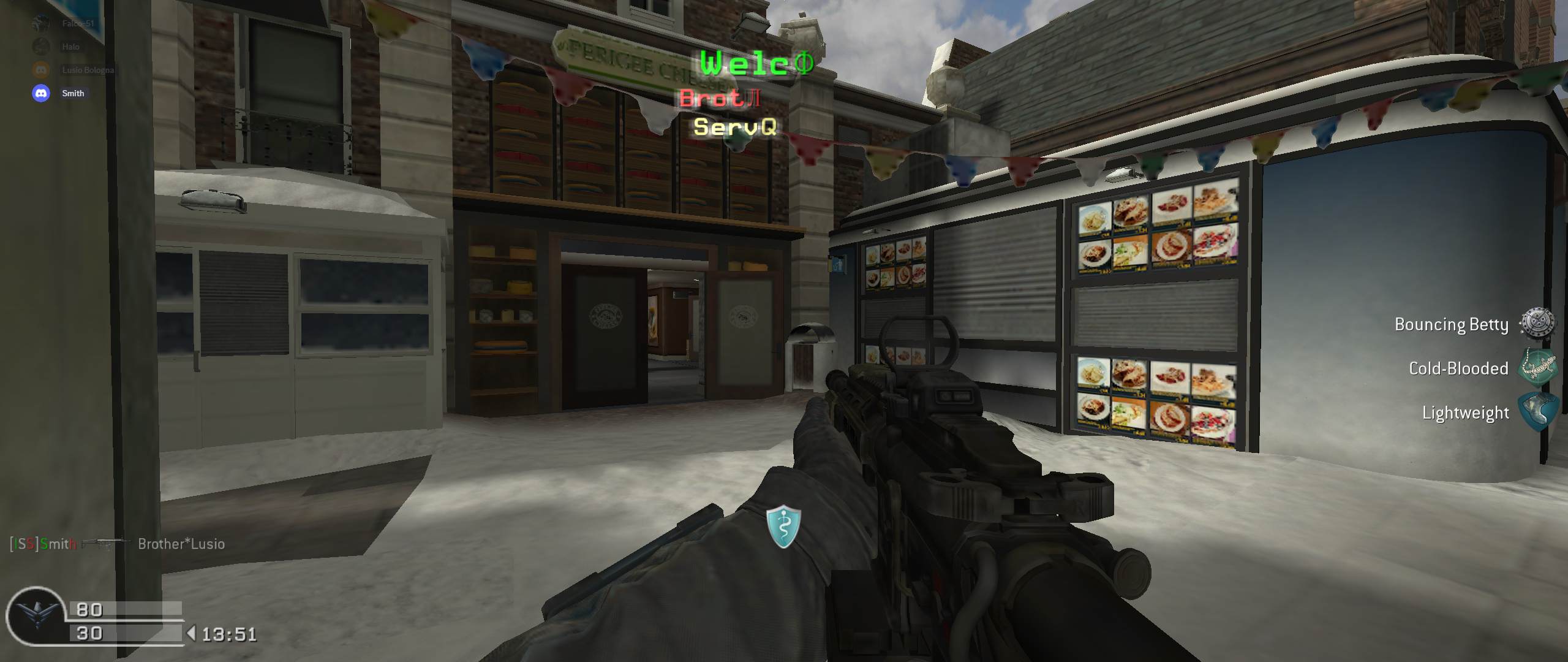Select the Bouncing Betty perk icon
The image size is (1568, 662).
1537,323
